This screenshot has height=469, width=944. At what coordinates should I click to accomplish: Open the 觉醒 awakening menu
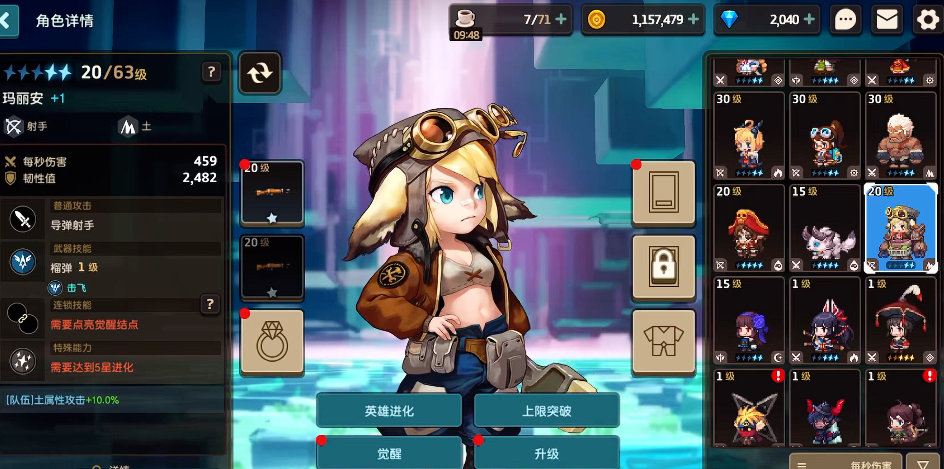389,452
